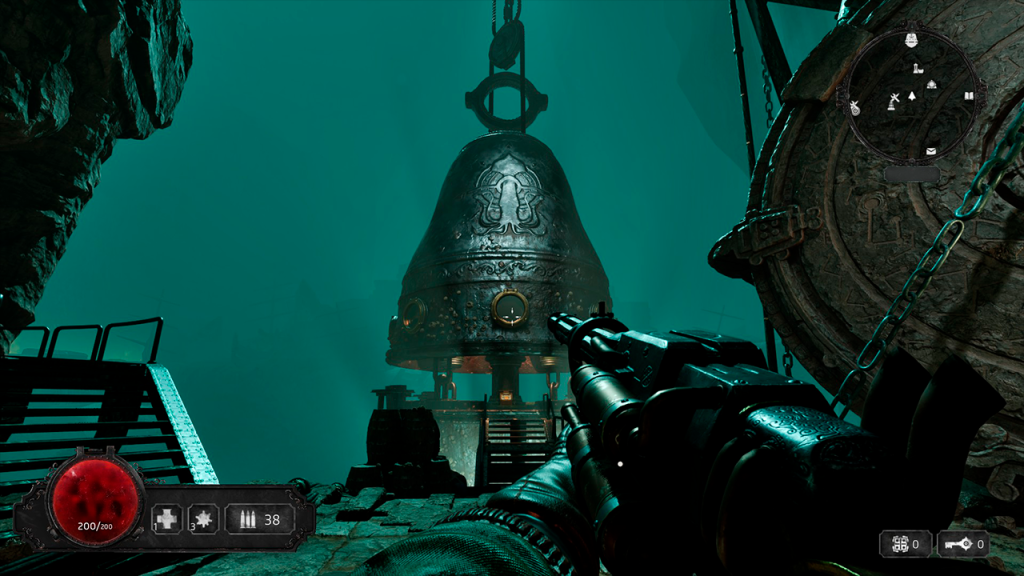Viewport: 1024px width, 576px height.
Task: Click the bell marker atop the minimap
Action: tap(911, 40)
